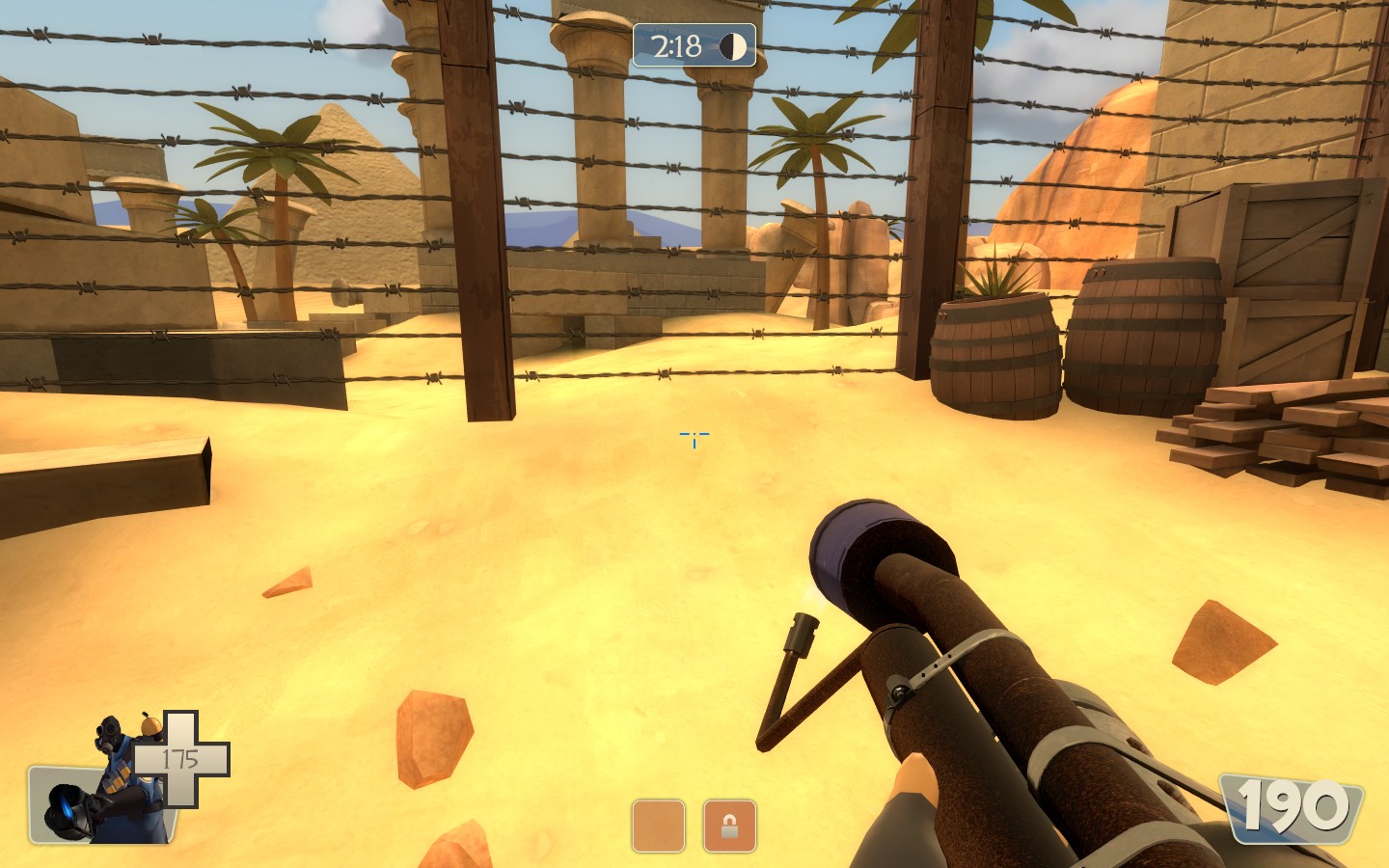Open the capture point status bar
The image size is (1389, 868).
point(693,827)
